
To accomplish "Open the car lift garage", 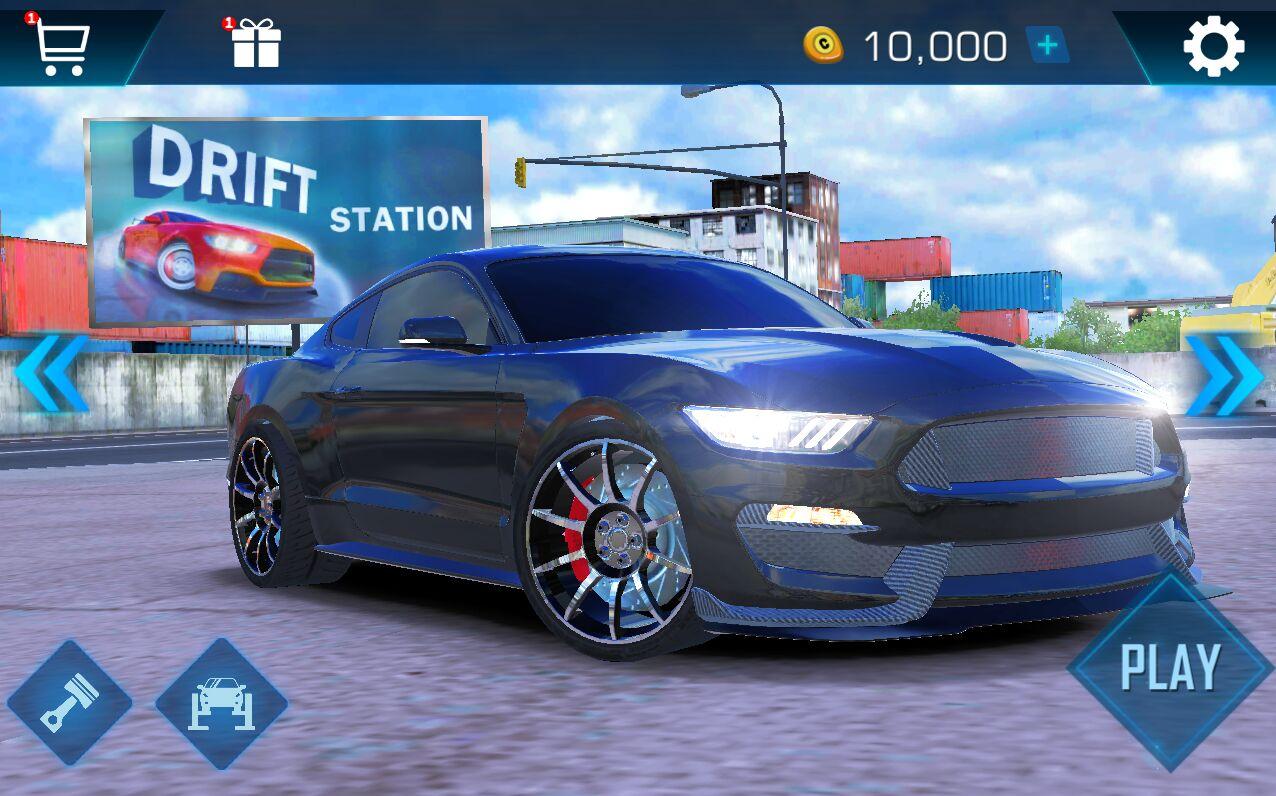I will click(x=221, y=704).
